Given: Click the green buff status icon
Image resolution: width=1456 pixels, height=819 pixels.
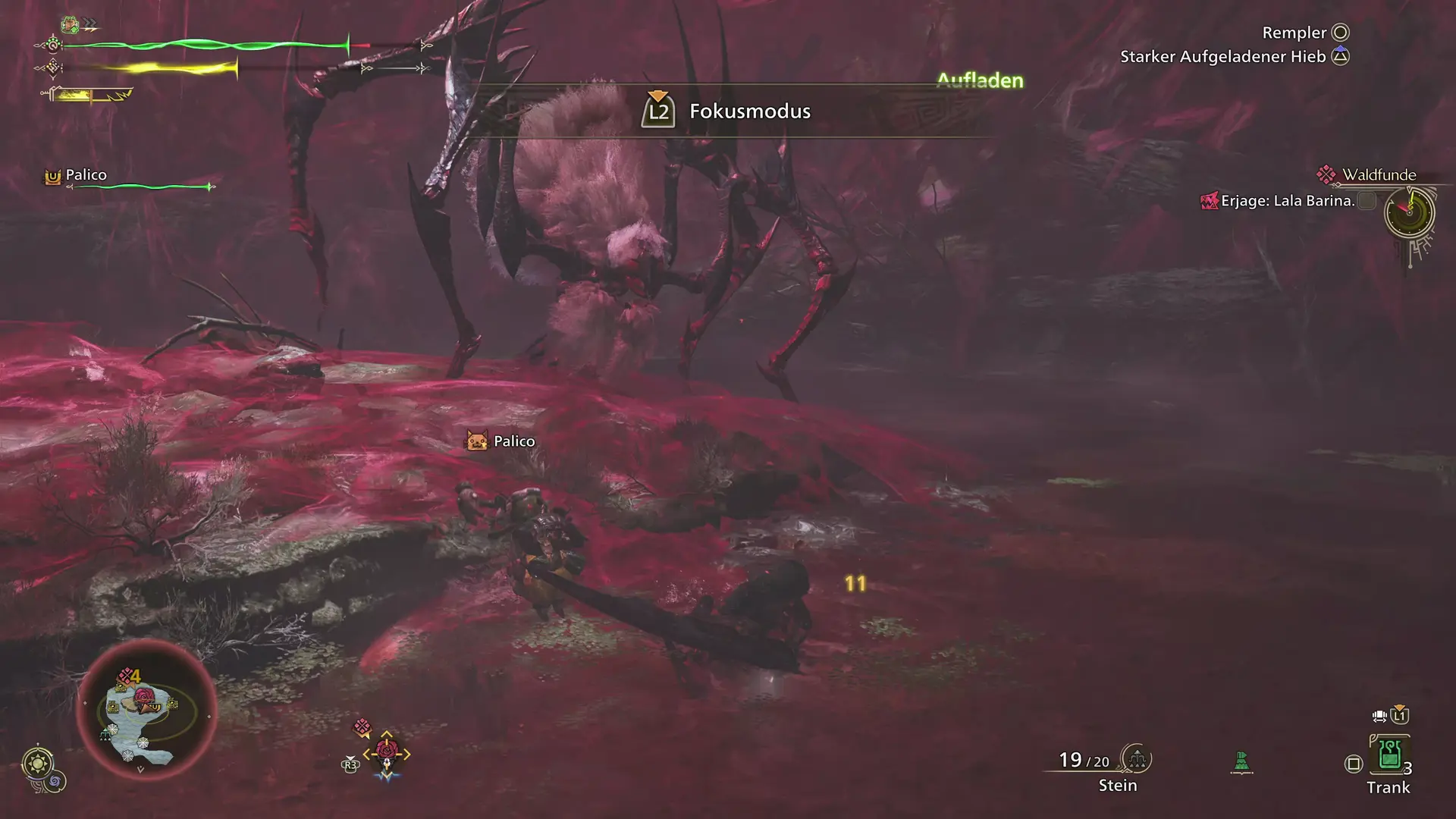Looking at the screenshot, I should coord(71,25).
